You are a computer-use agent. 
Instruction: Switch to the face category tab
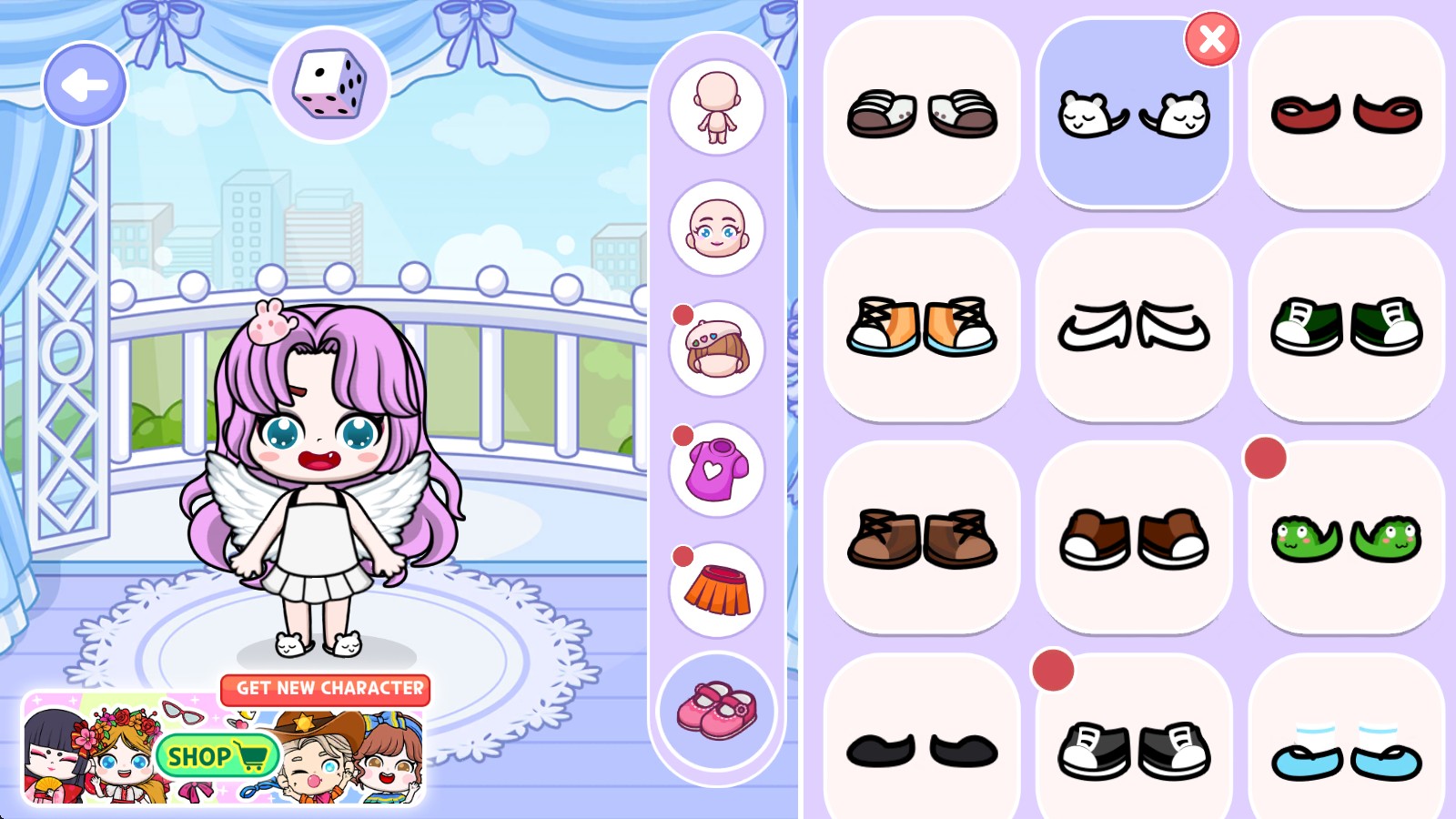[717, 228]
